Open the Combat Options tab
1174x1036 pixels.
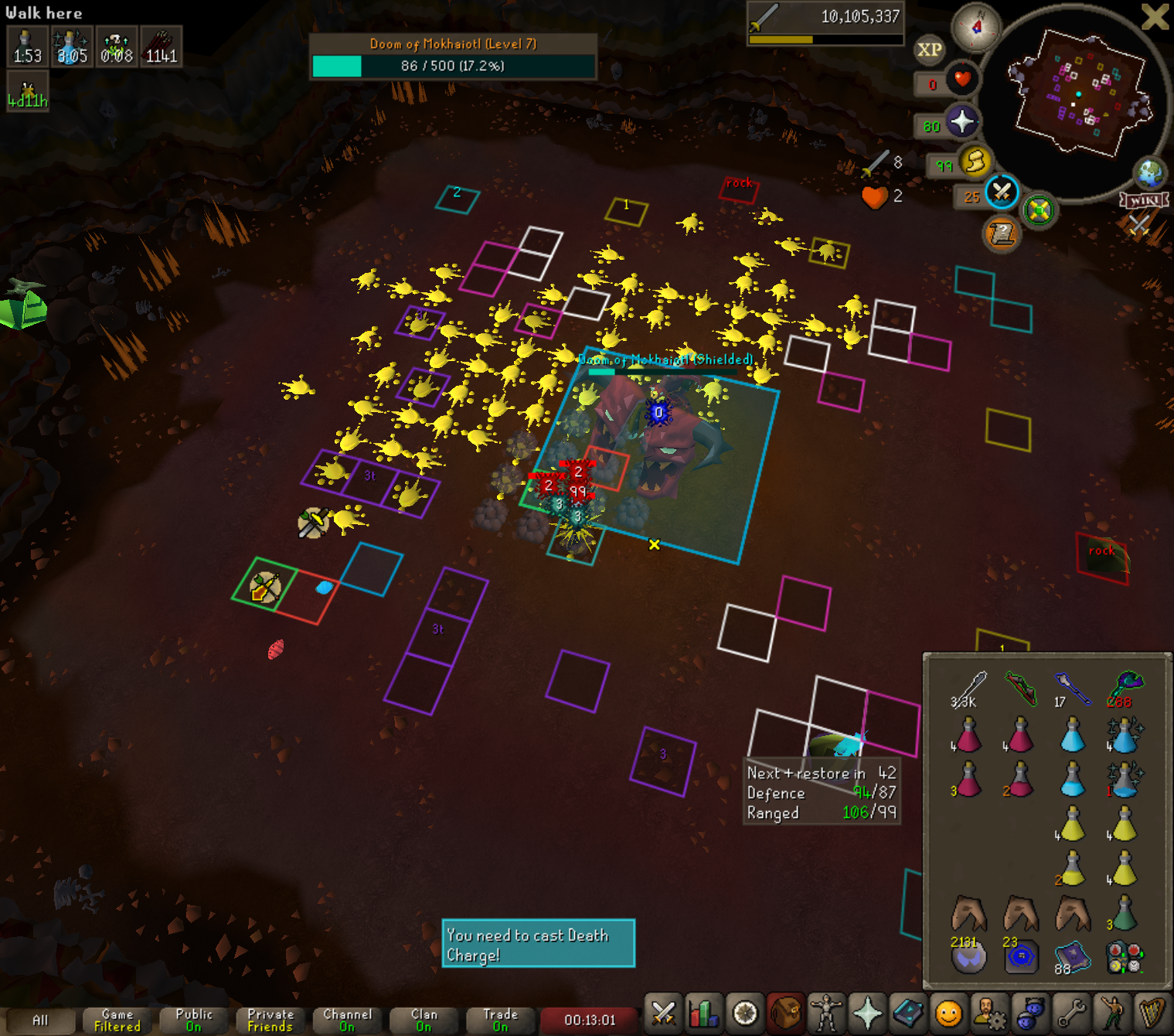(x=663, y=1013)
